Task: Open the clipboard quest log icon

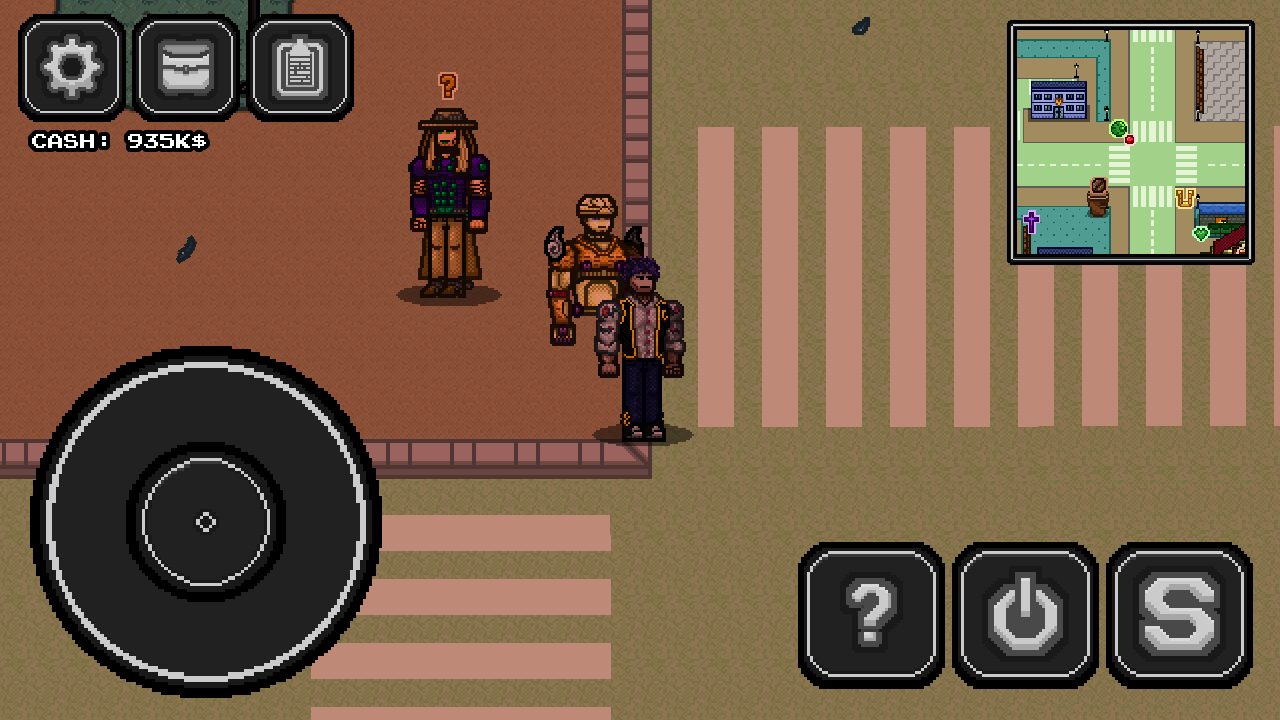Action: pos(299,68)
